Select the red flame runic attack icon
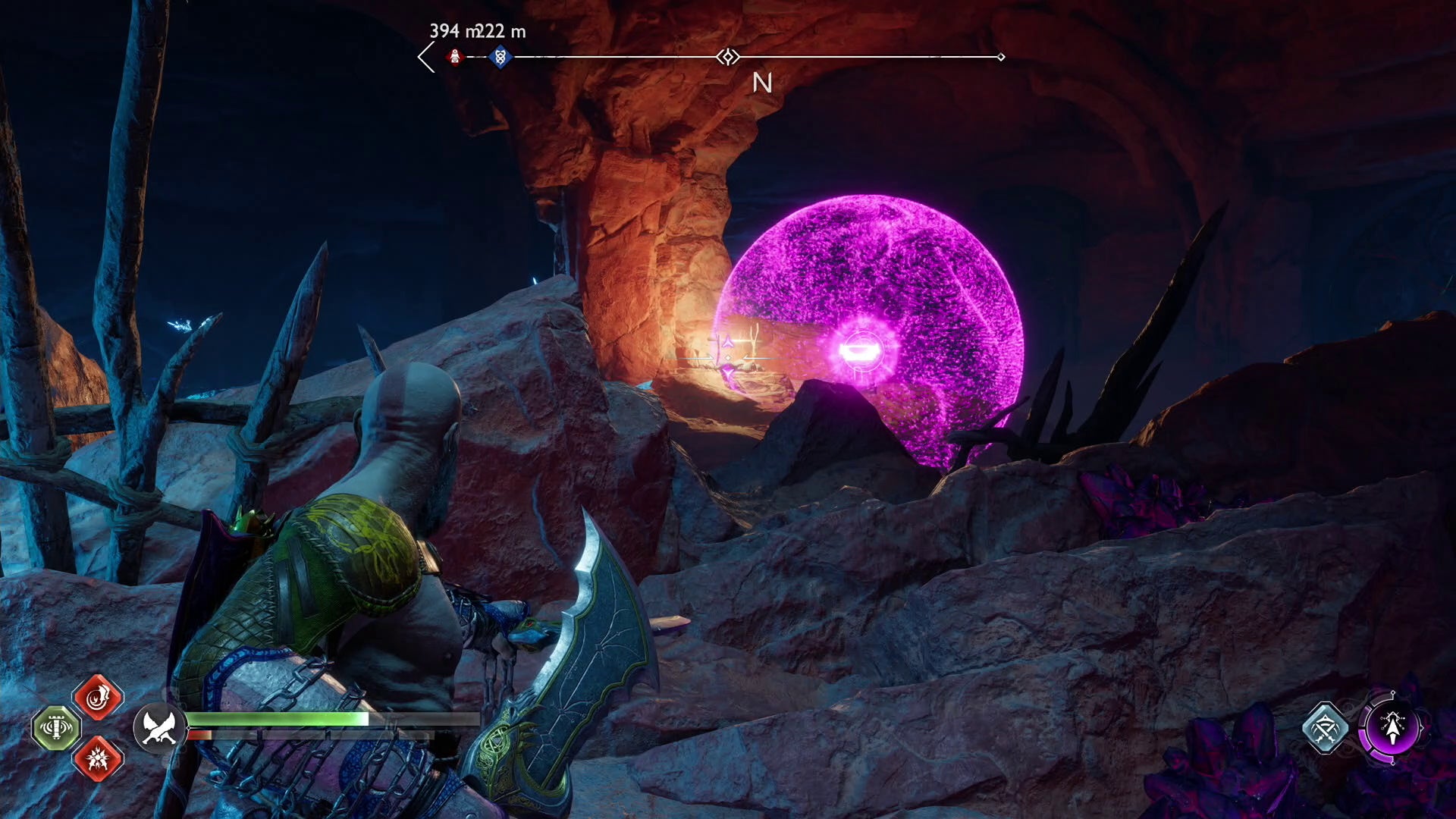1456x819 pixels. click(98, 698)
